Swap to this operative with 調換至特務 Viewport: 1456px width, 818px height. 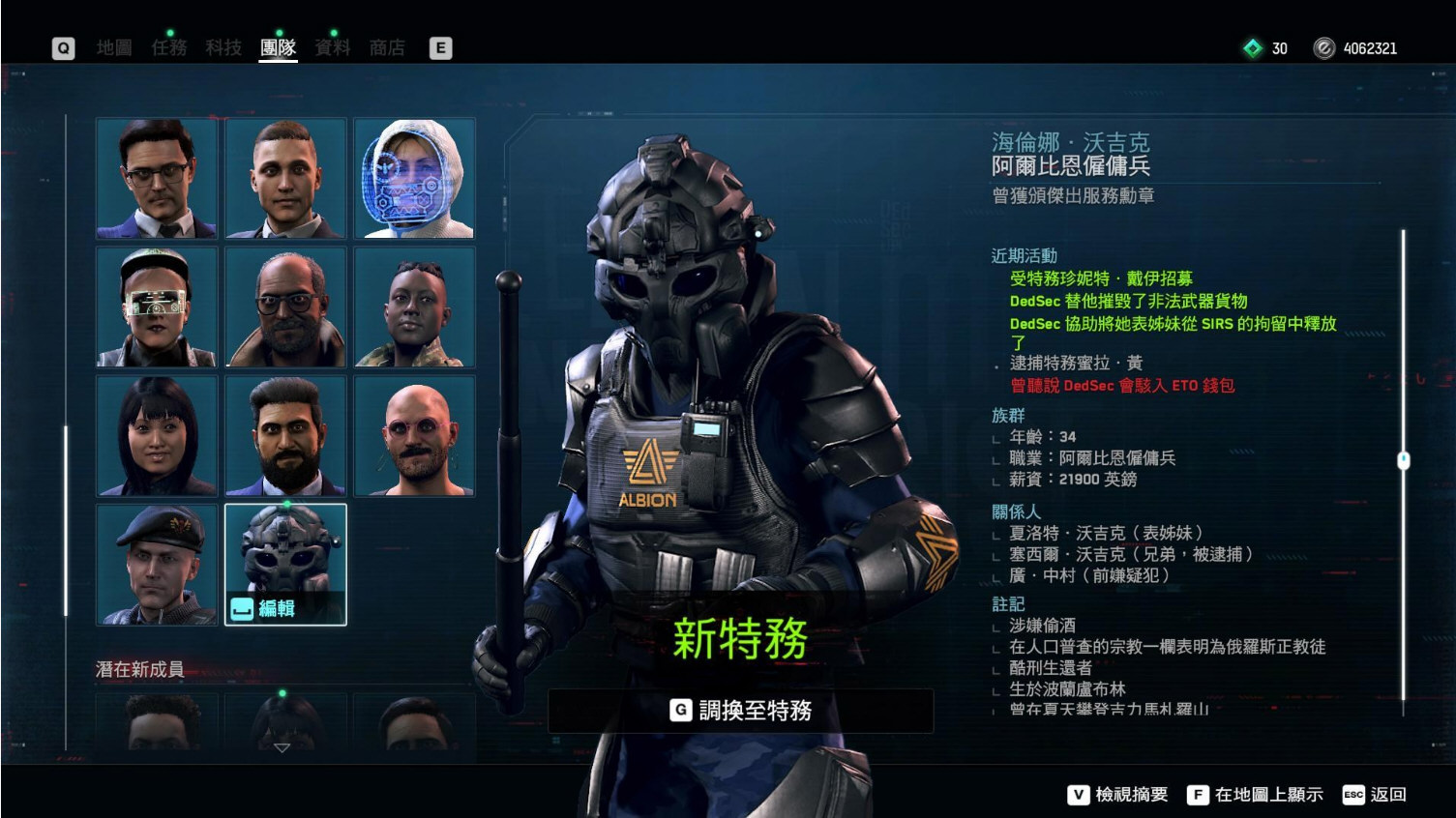pyautogui.click(x=741, y=711)
